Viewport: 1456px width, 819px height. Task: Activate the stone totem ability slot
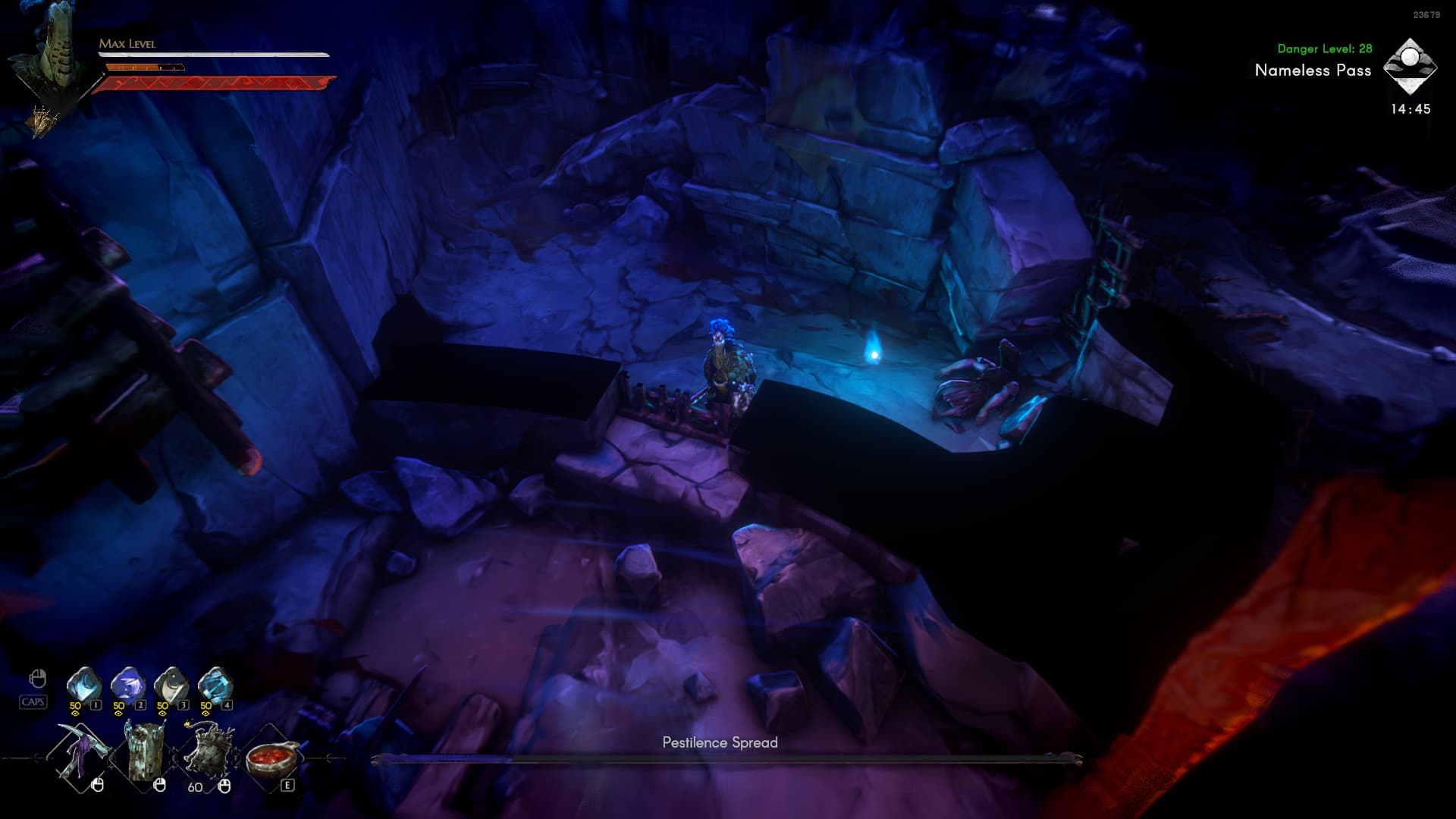click(145, 753)
